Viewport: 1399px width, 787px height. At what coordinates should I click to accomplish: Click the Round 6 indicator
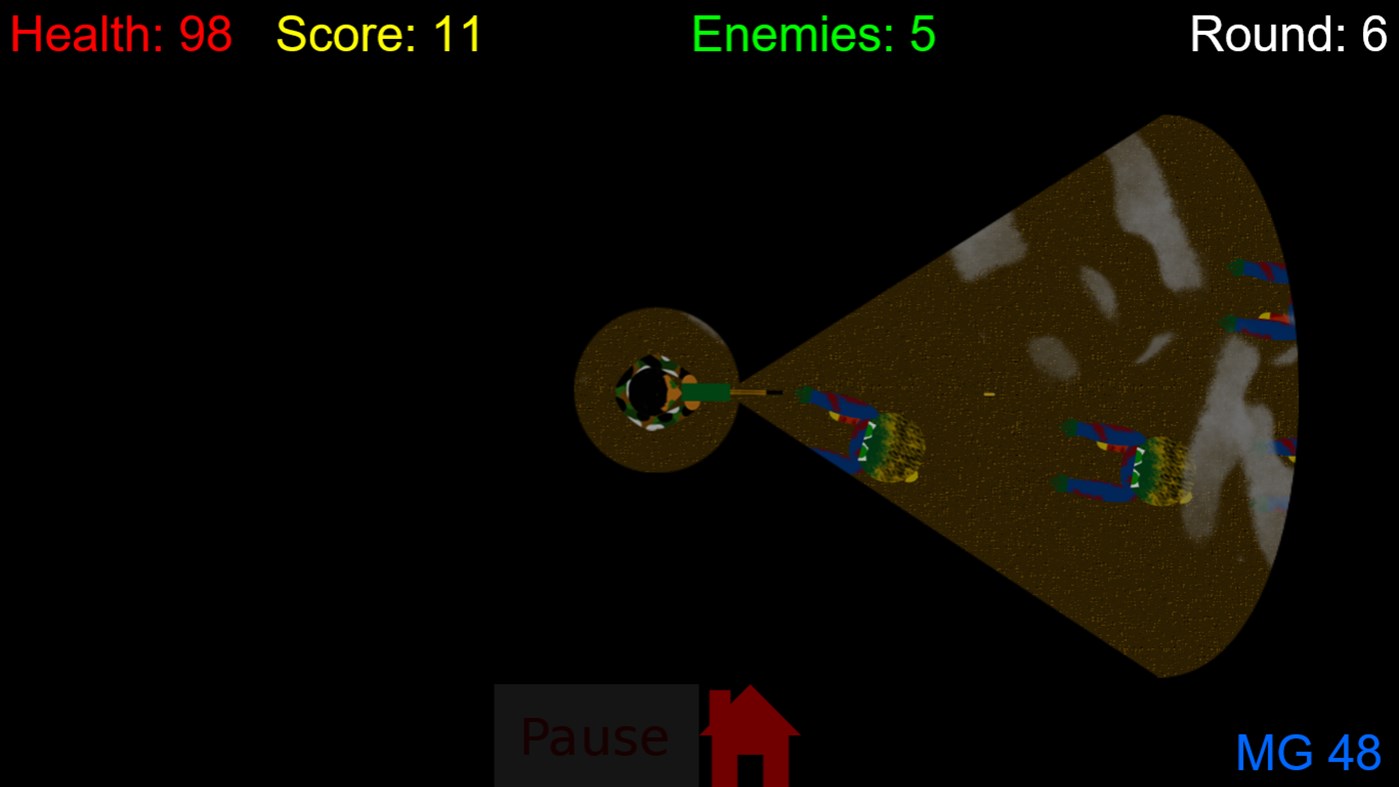[x=1288, y=33]
